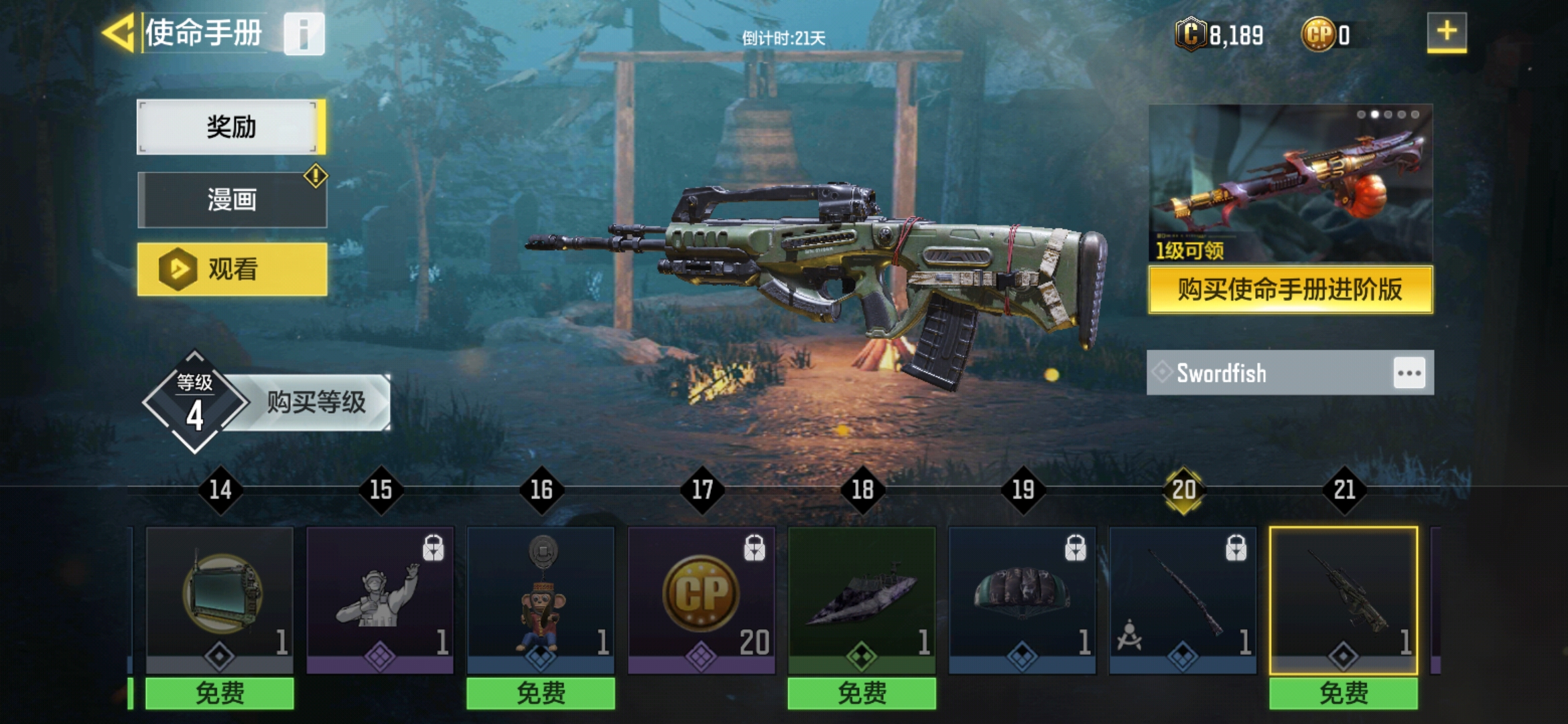Claim free reward under tier 18
Screen dimensions: 1568x724
pos(862,692)
